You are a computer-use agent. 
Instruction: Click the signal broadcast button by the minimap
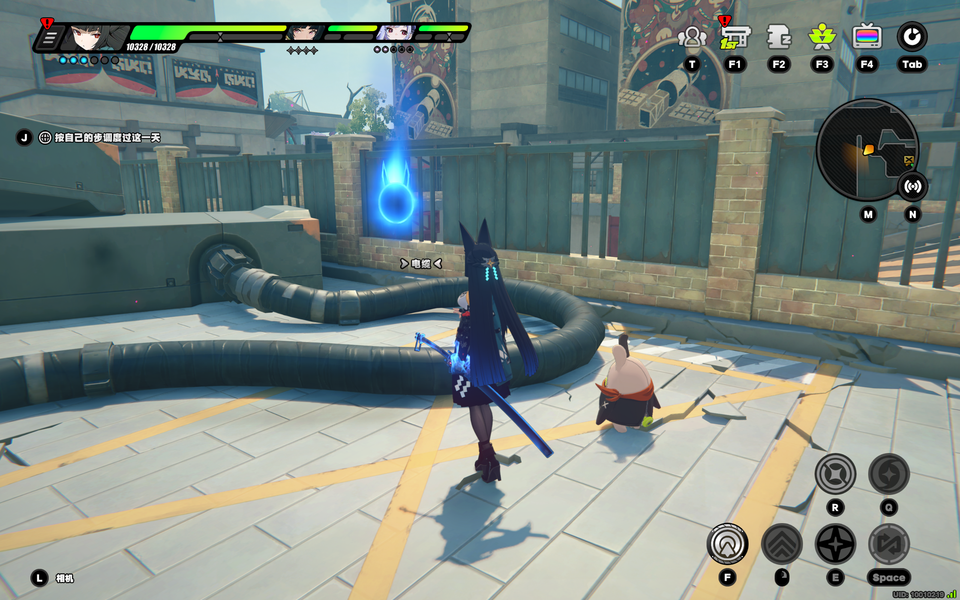[x=911, y=185]
